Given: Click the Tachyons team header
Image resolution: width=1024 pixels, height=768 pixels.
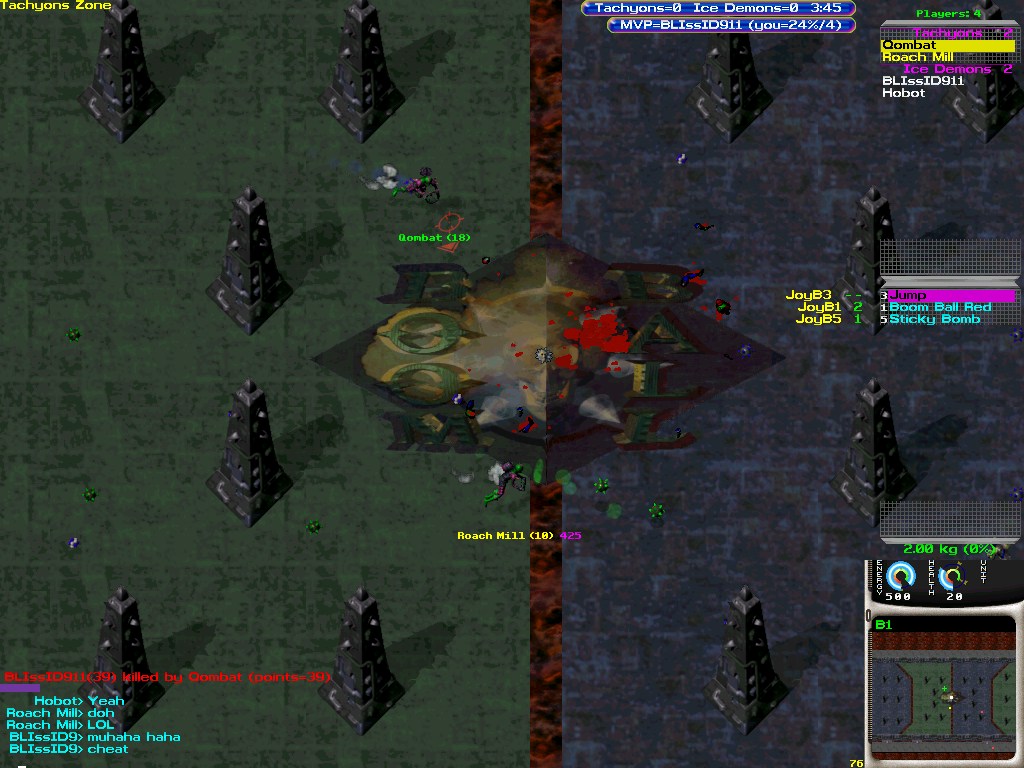Looking at the screenshot, I should pos(947,33).
